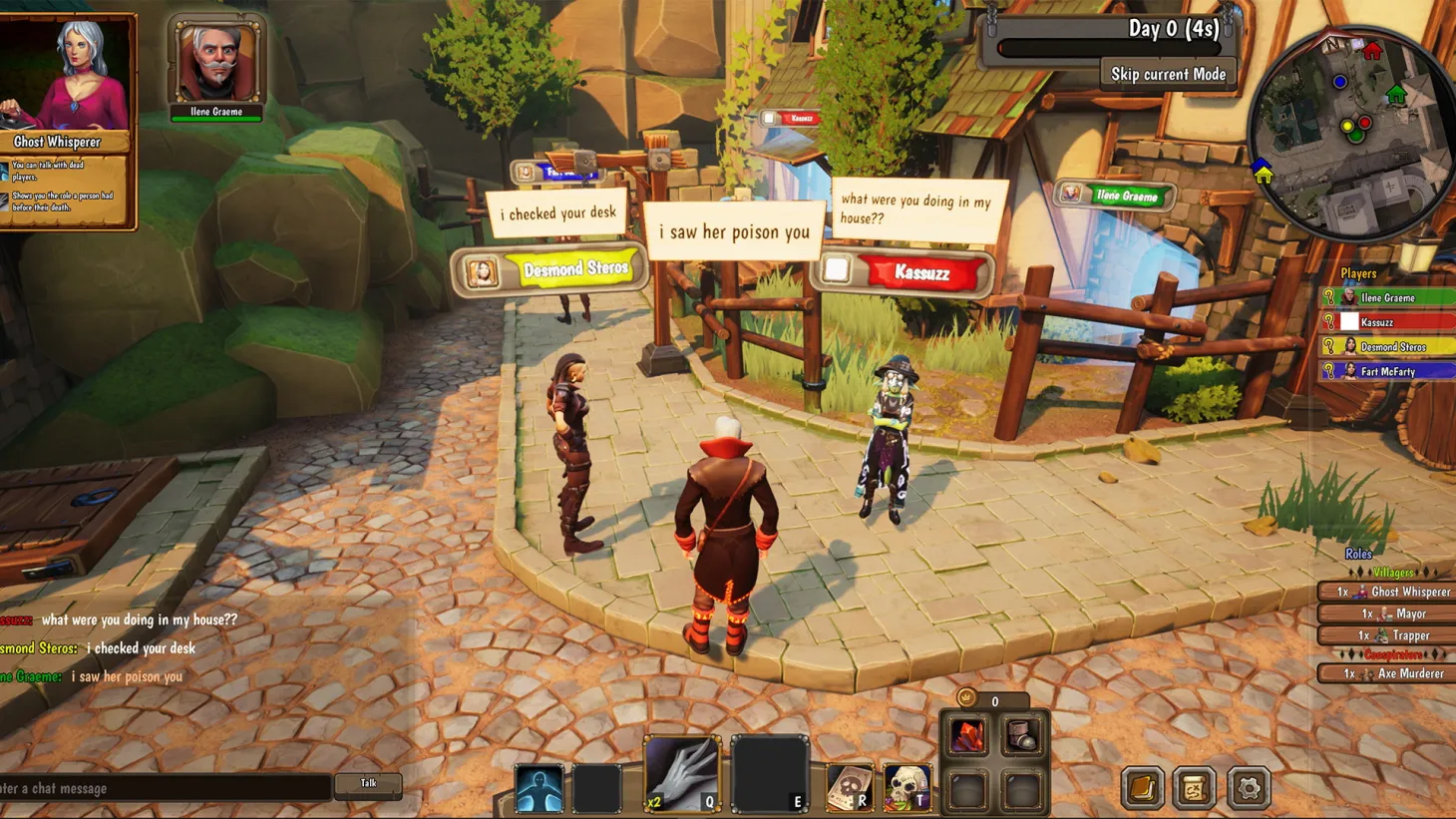
Task: Click the glowing spirit ability icon on the hotbar
Action: pos(539,785)
